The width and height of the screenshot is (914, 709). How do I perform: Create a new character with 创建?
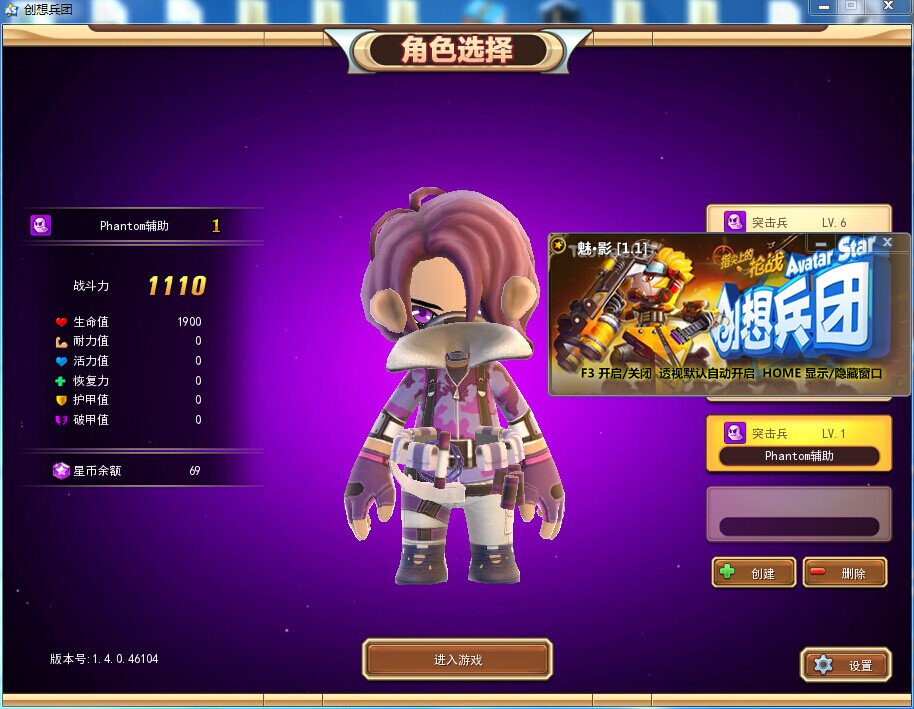[754, 573]
